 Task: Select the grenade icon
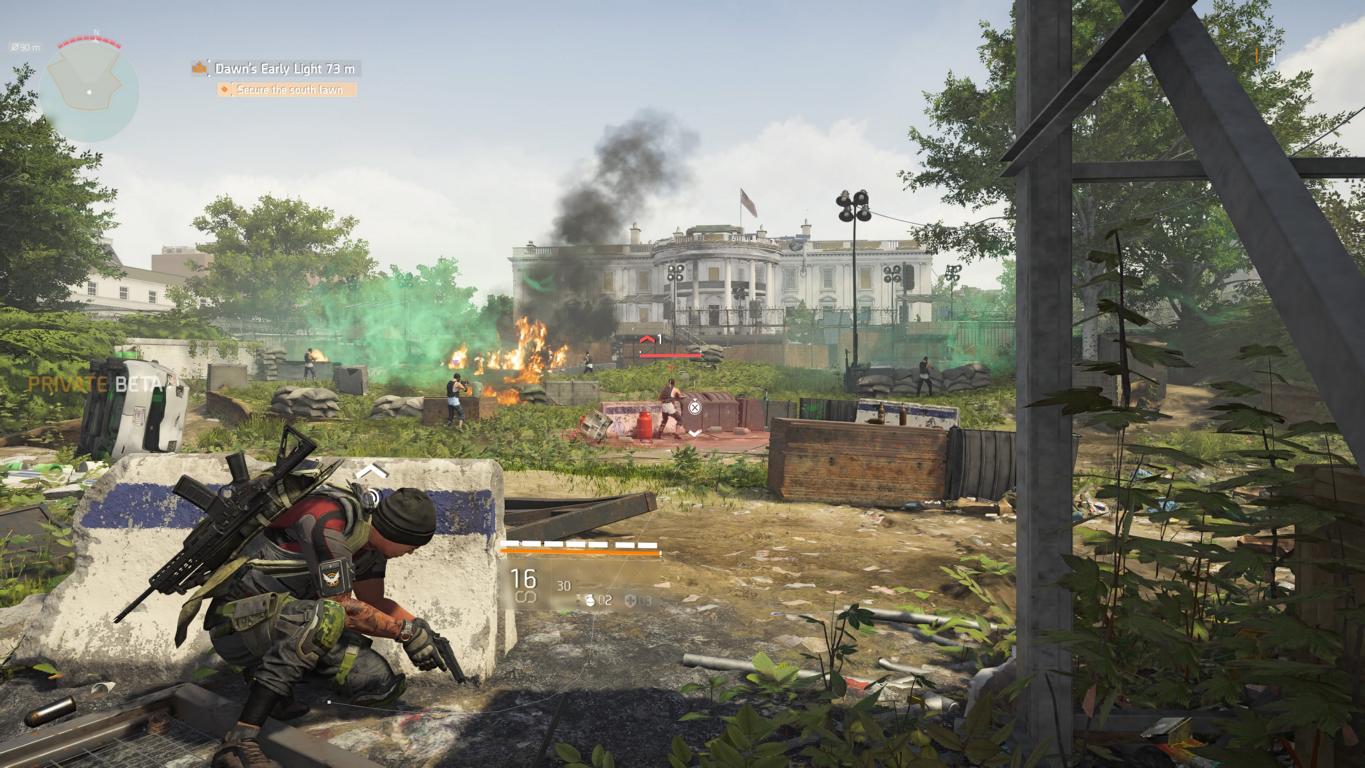pos(590,600)
